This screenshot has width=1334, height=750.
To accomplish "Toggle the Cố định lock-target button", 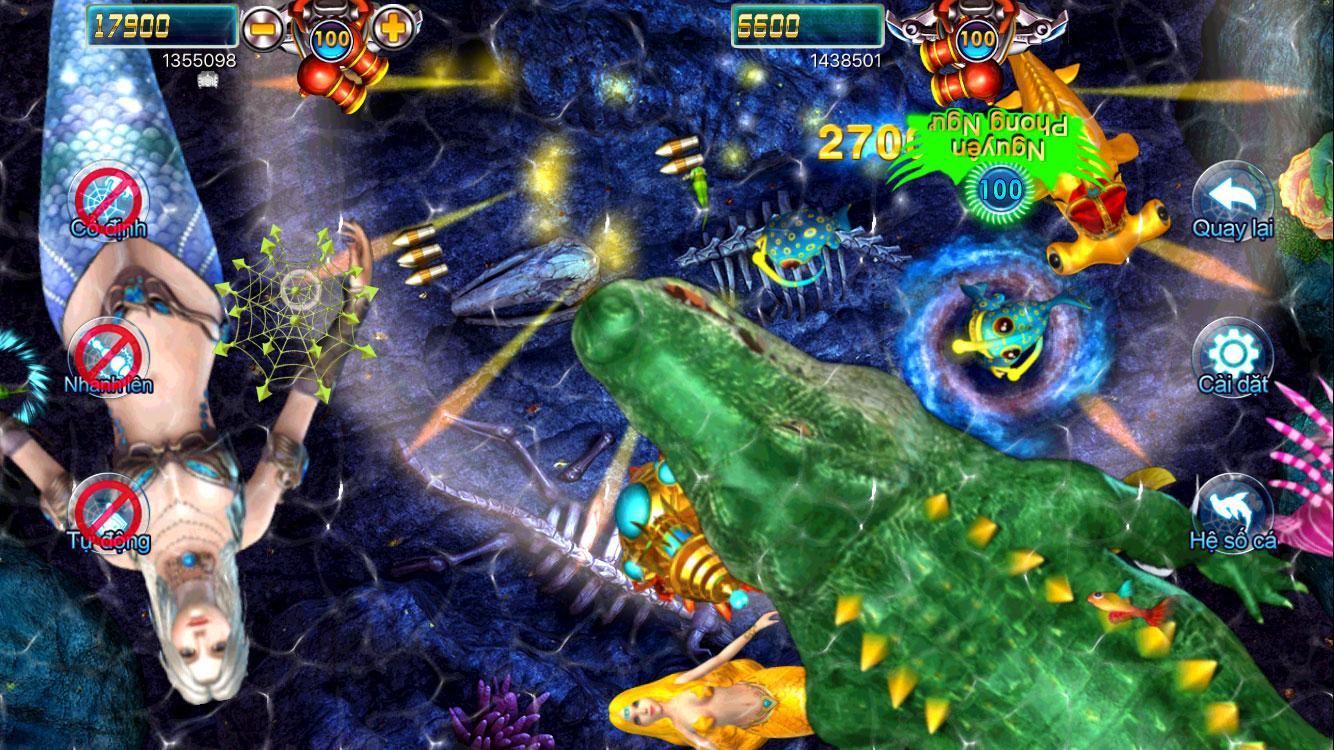I will click(108, 198).
